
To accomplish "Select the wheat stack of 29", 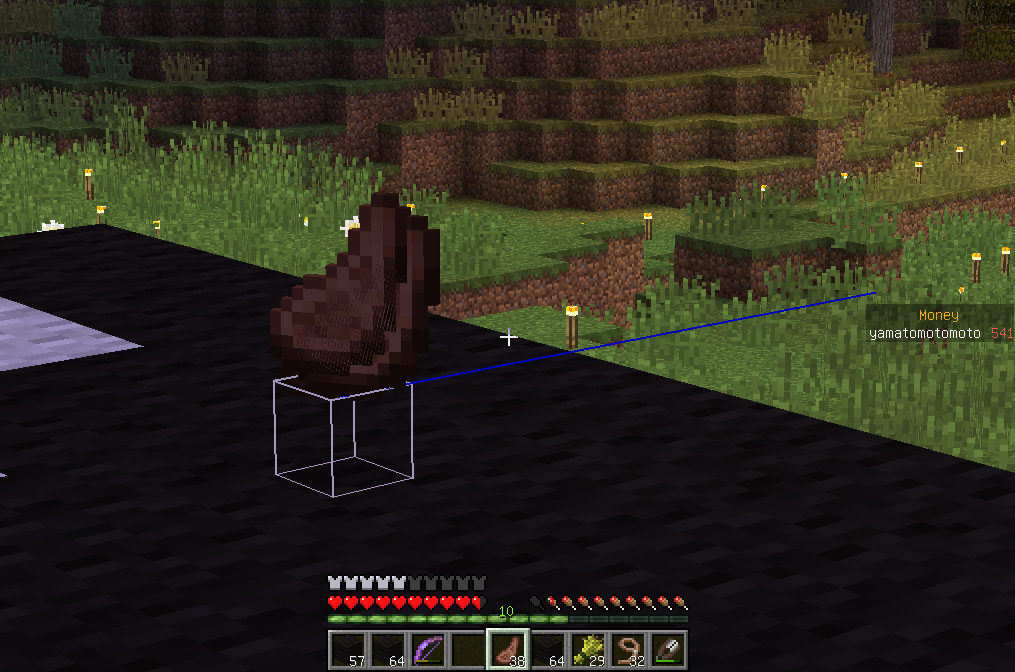I will (588, 650).
